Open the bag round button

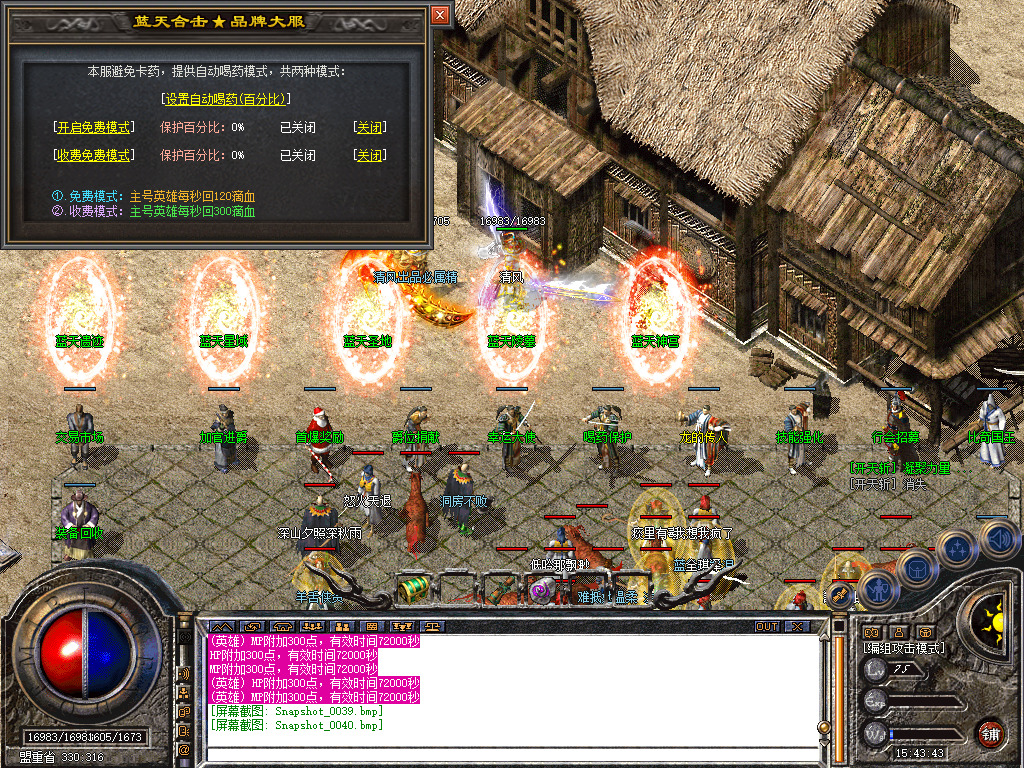tap(916, 567)
